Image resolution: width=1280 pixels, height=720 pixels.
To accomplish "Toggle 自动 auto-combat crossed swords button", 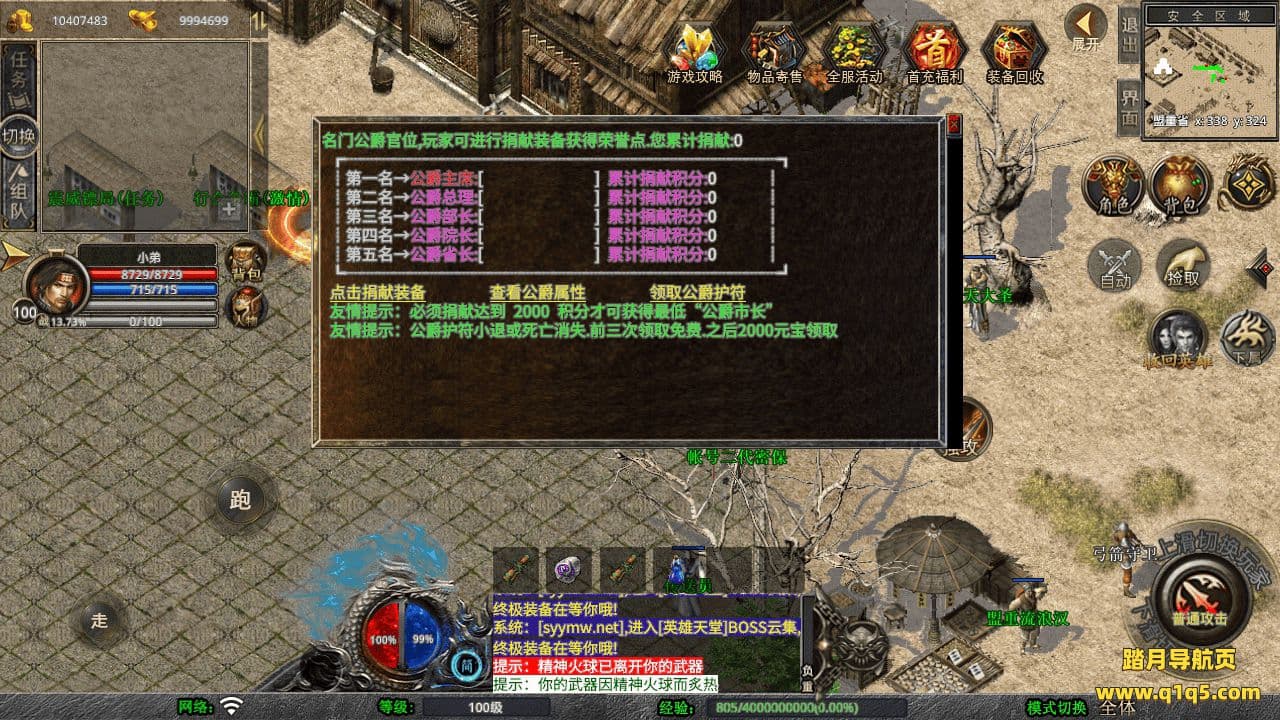I will coord(1115,265).
